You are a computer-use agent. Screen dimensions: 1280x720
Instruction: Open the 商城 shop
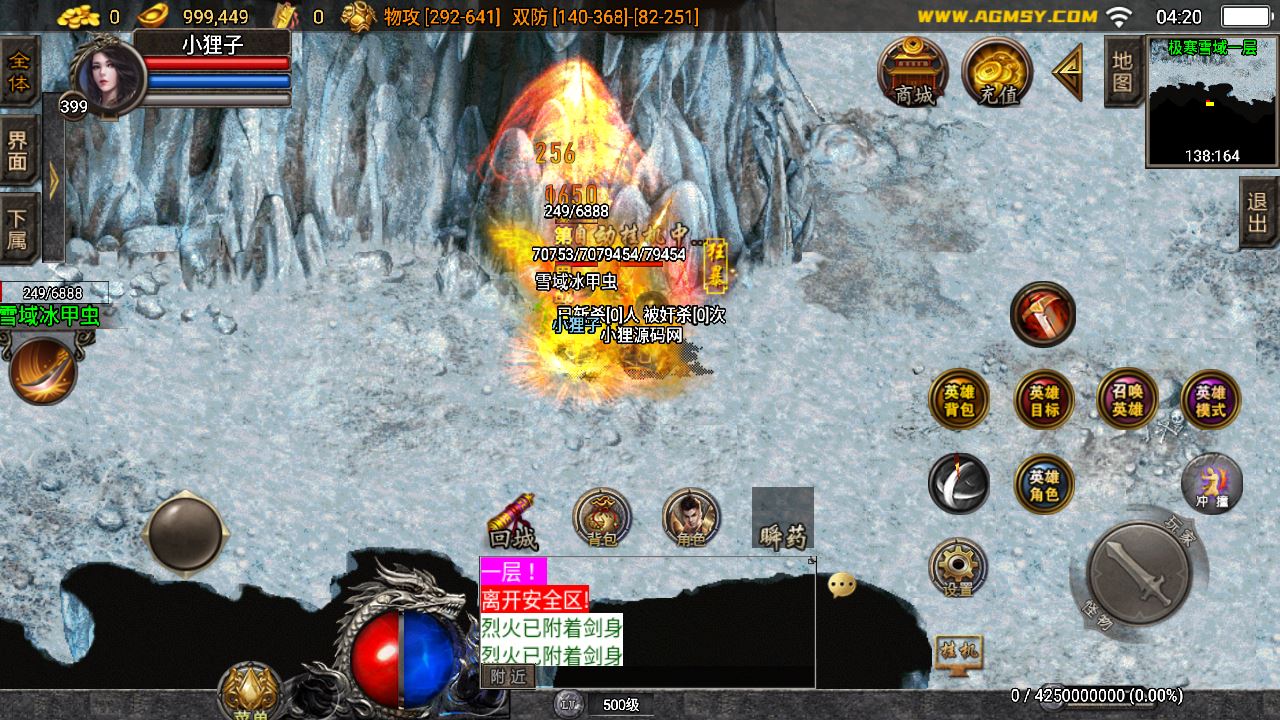coord(913,72)
